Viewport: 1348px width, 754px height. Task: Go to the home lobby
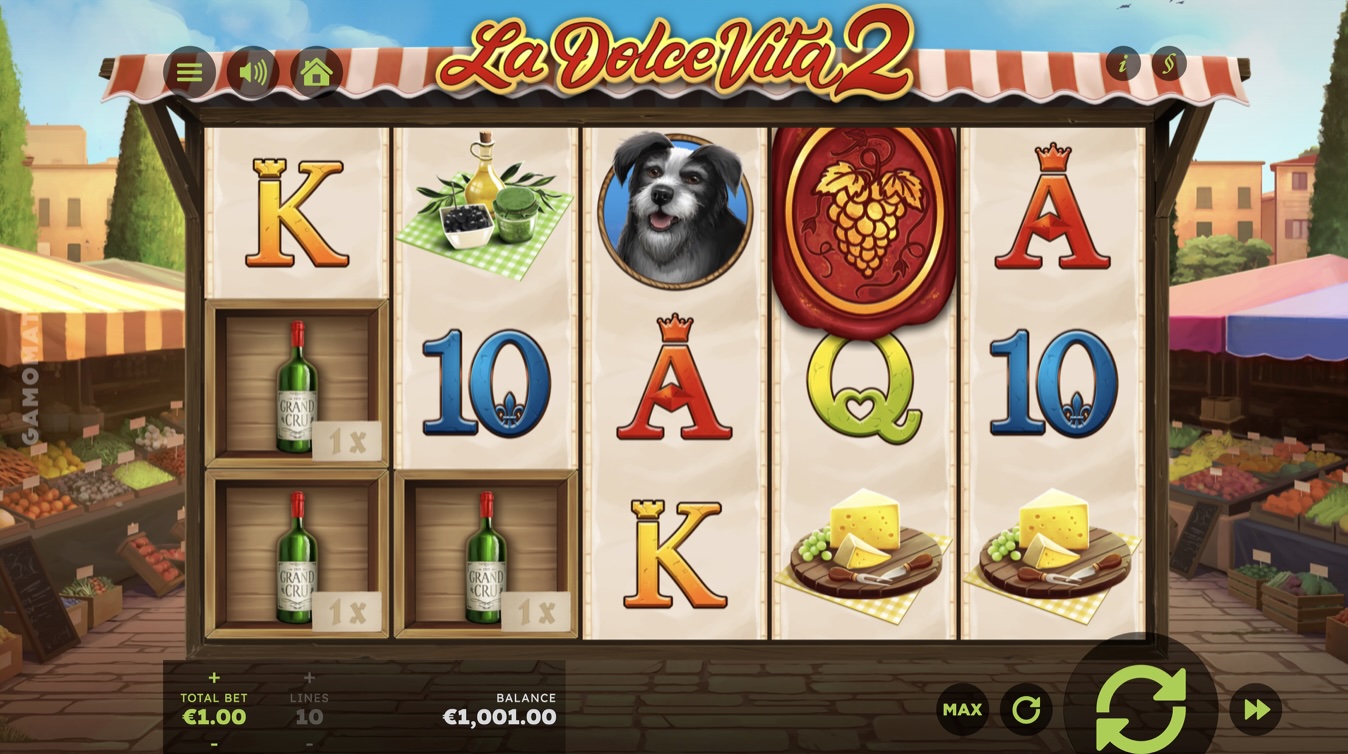pos(316,72)
